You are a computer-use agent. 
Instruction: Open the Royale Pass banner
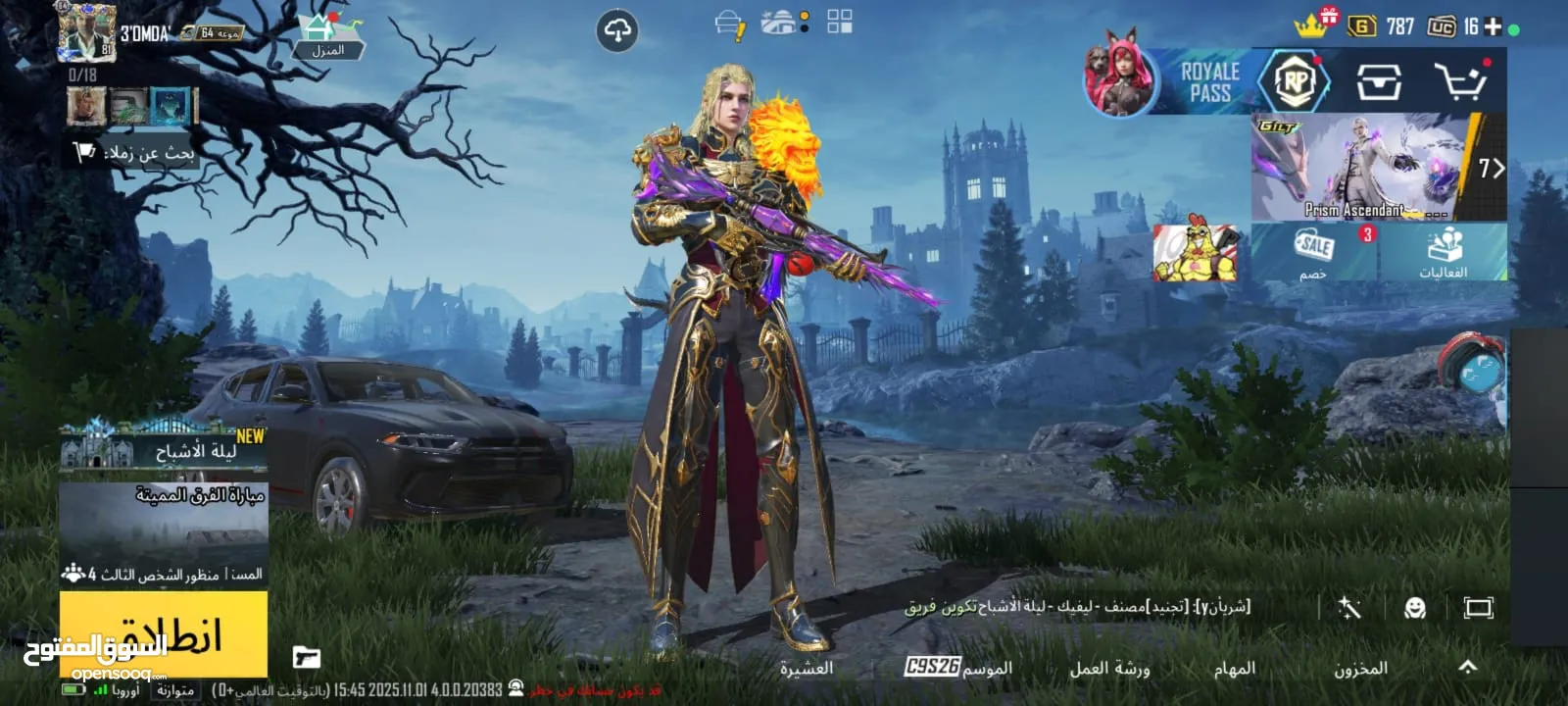(x=1207, y=82)
